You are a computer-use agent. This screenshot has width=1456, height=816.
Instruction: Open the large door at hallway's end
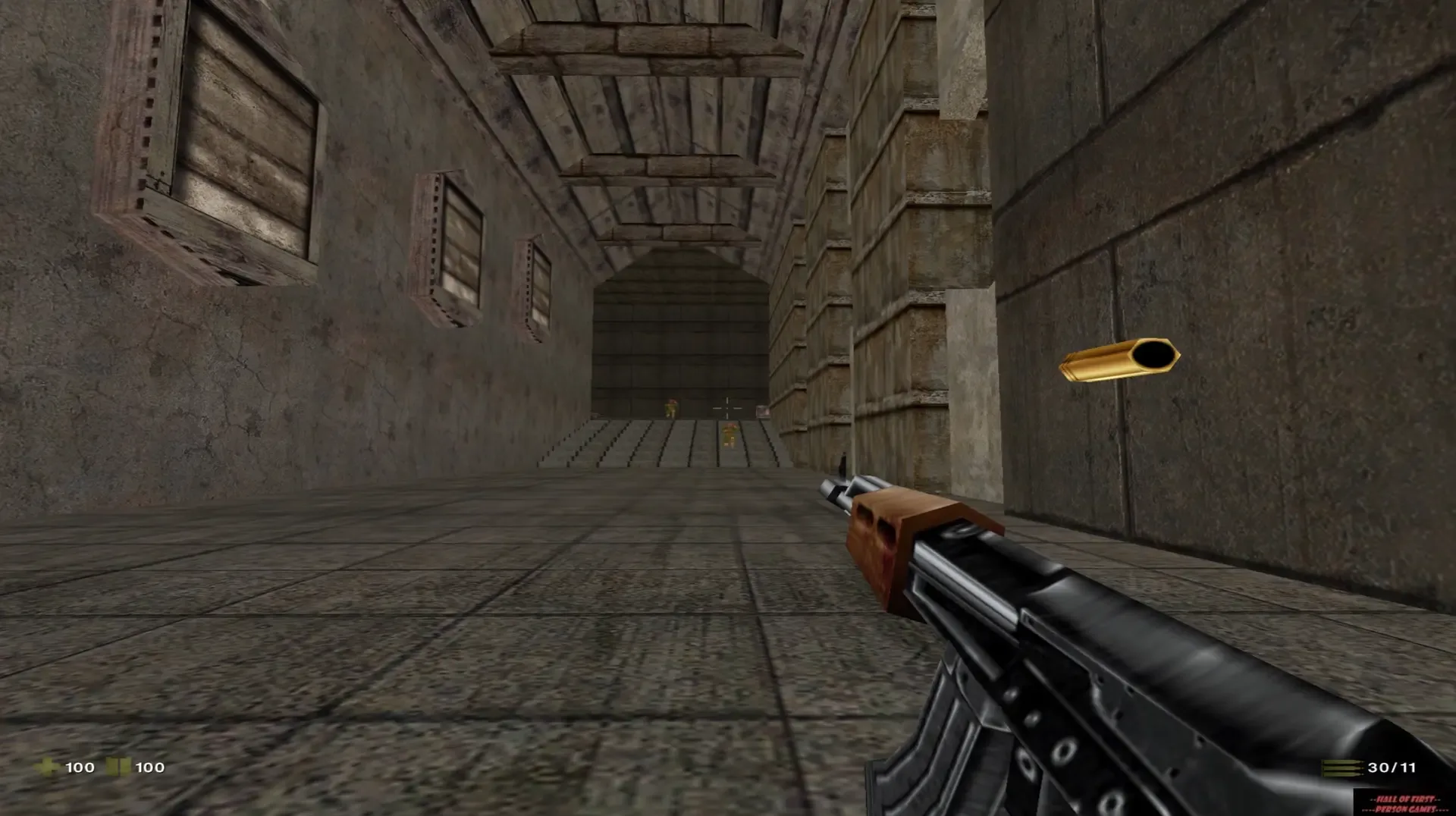[x=682, y=341]
